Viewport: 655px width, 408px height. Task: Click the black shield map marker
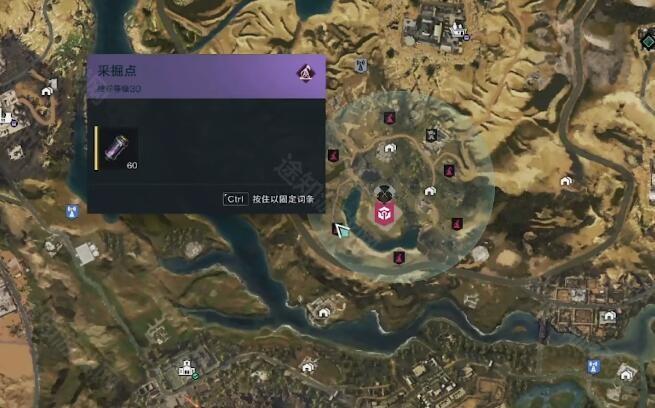tap(429, 135)
